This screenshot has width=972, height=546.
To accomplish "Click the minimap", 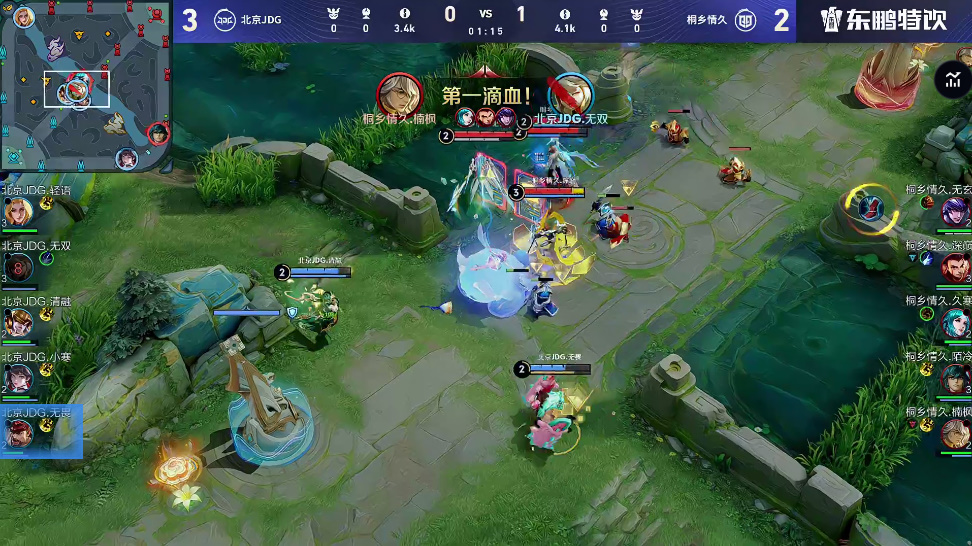I will tap(85, 87).
